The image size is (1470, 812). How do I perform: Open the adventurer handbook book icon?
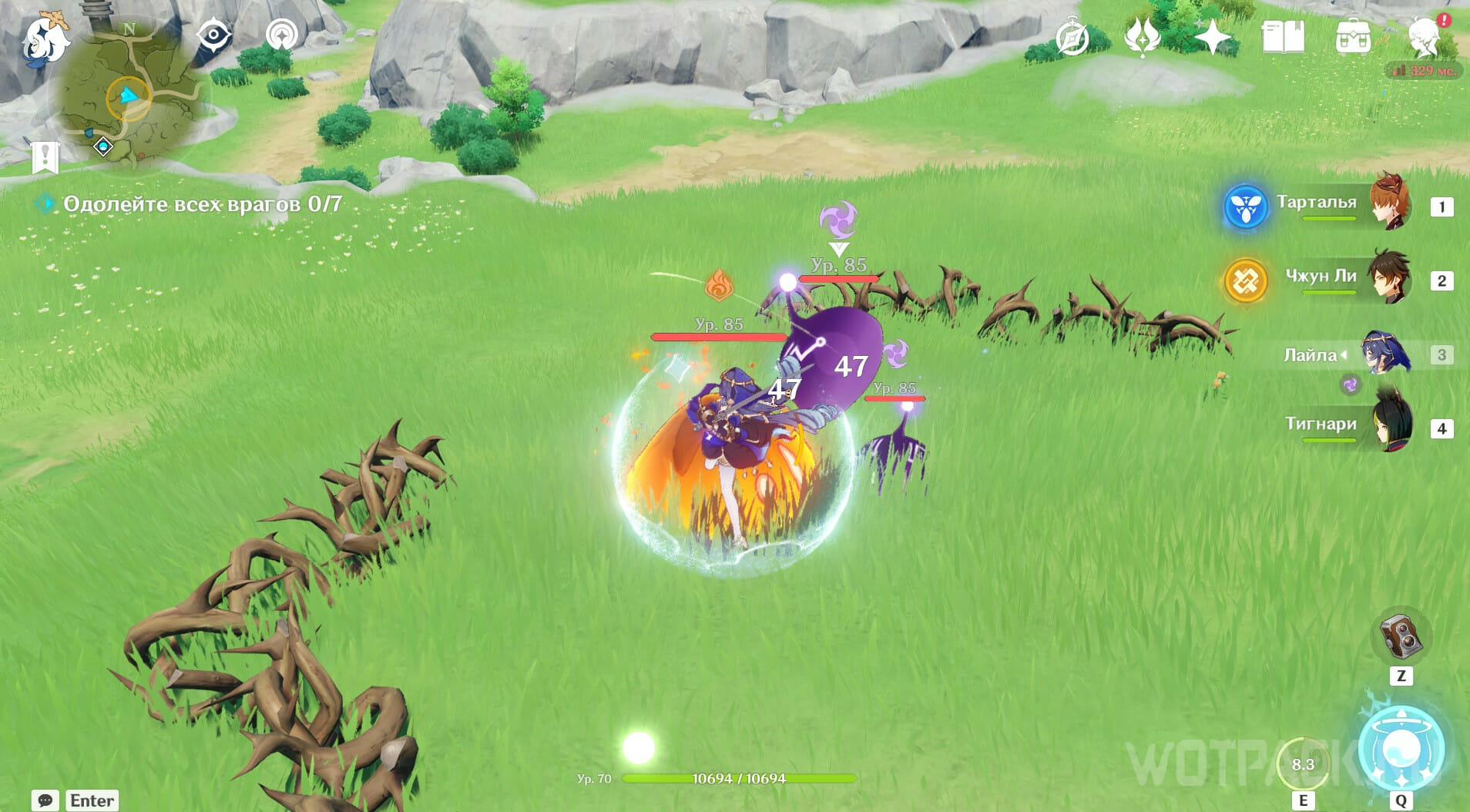click(x=1283, y=37)
